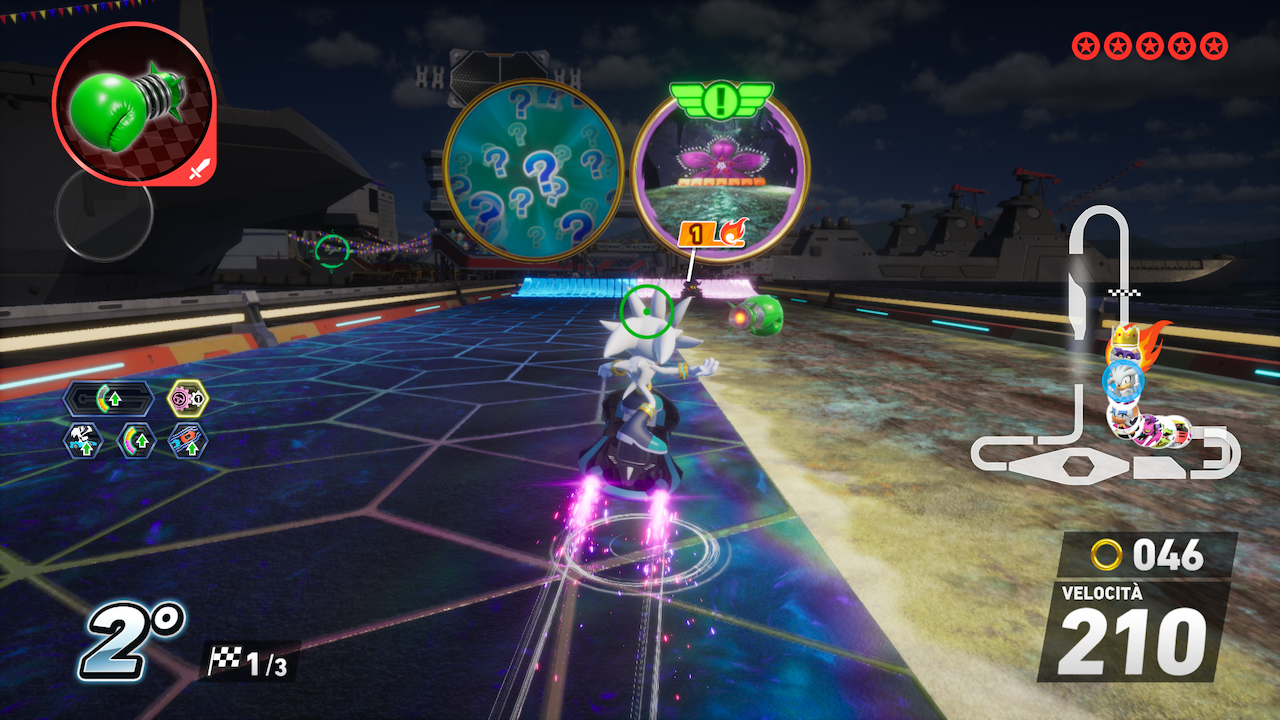1280x720 pixels.
Task: Click Shadow's crowned leader portrait on the minimap
Action: tap(1125, 354)
